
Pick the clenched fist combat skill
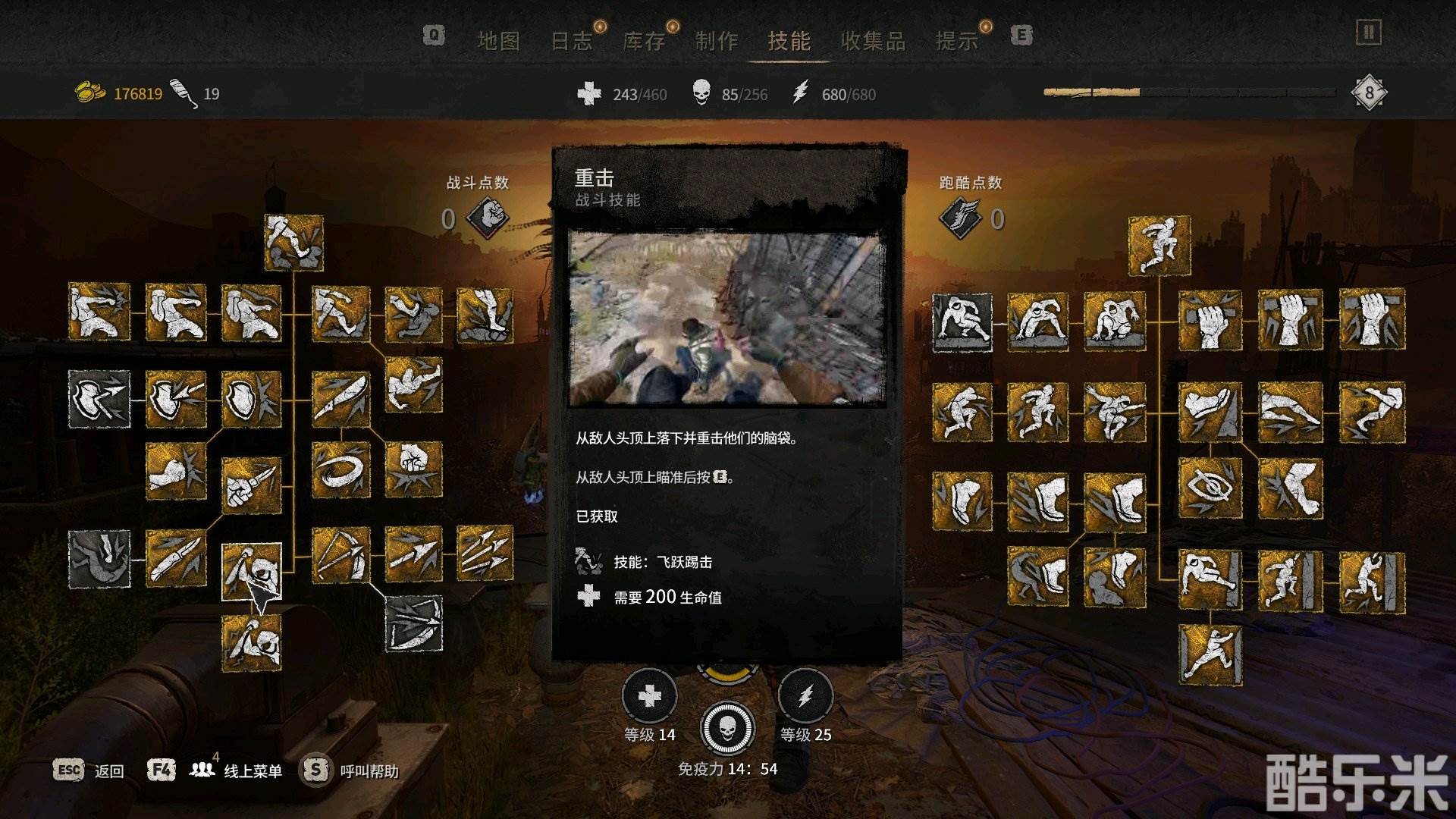click(413, 469)
